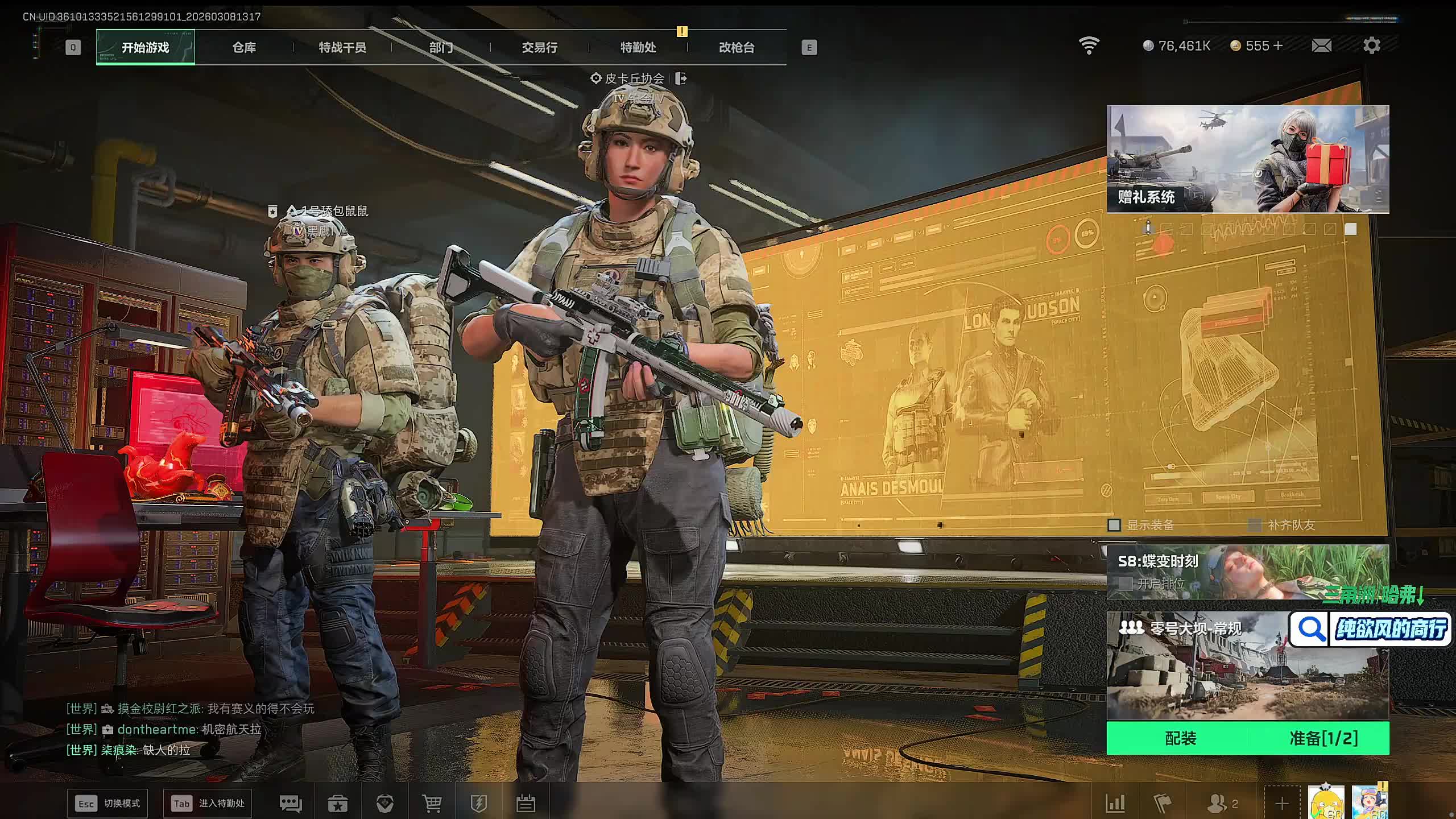Viewport: 1456px width, 819px height.
Task: Open the 特勤处 tab
Action: 638,47
